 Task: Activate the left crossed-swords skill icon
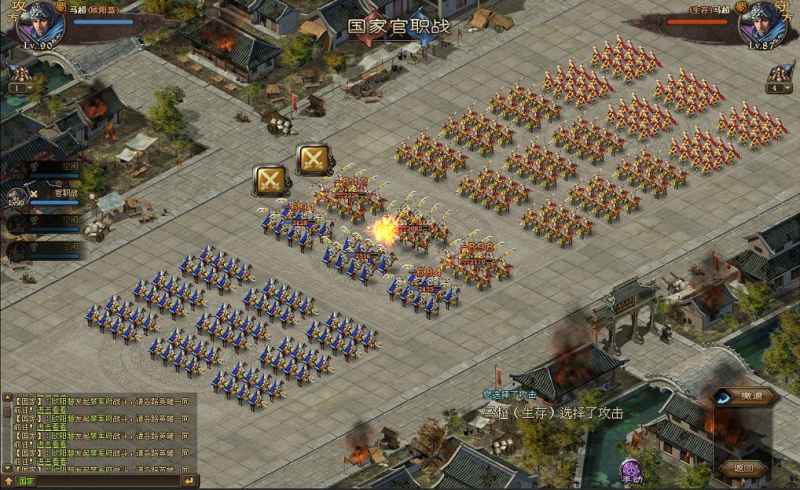270,180
